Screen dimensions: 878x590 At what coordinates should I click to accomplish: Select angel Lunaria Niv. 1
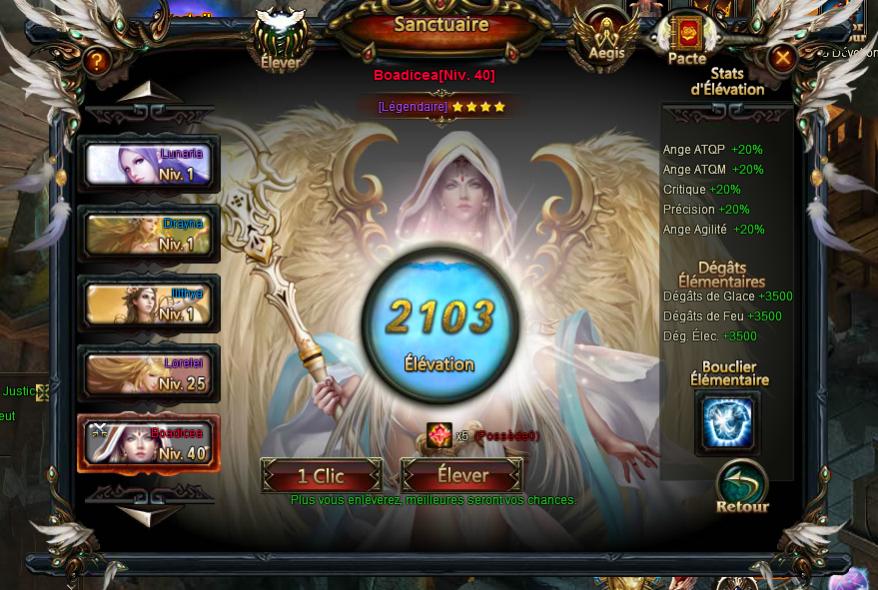coord(148,165)
